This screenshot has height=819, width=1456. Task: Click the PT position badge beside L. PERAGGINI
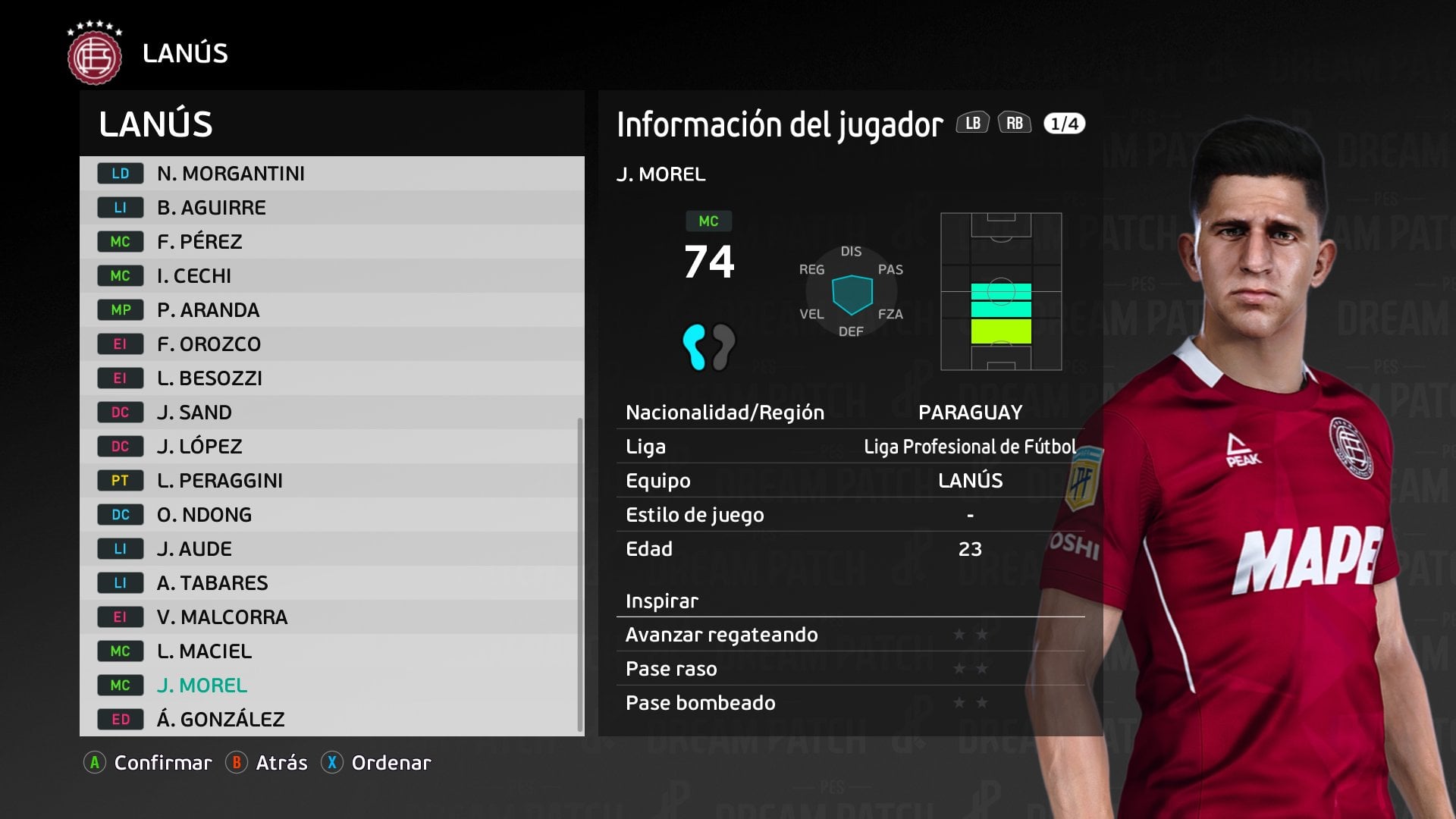click(x=119, y=480)
